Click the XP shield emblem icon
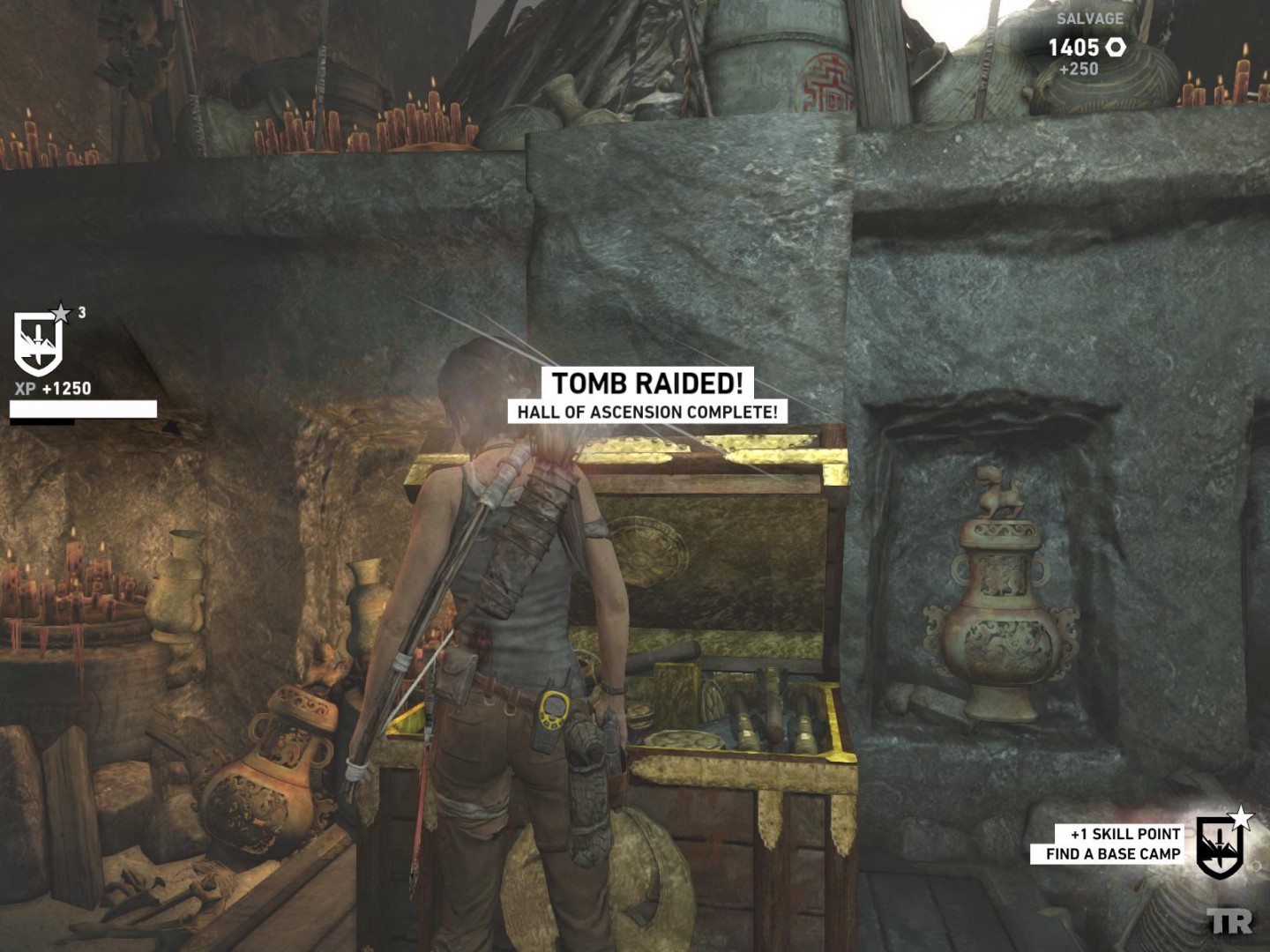 pyautogui.click(x=39, y=343)
